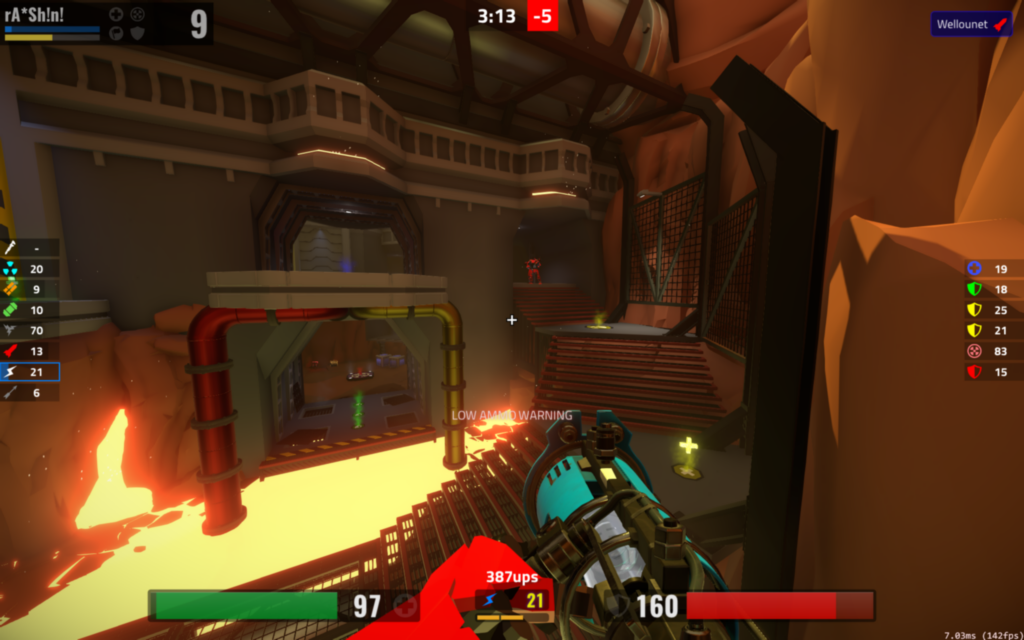Screen dimensions: 1024x640
Task: Click the gray shield icon in player panel
Action: point(137,33)
